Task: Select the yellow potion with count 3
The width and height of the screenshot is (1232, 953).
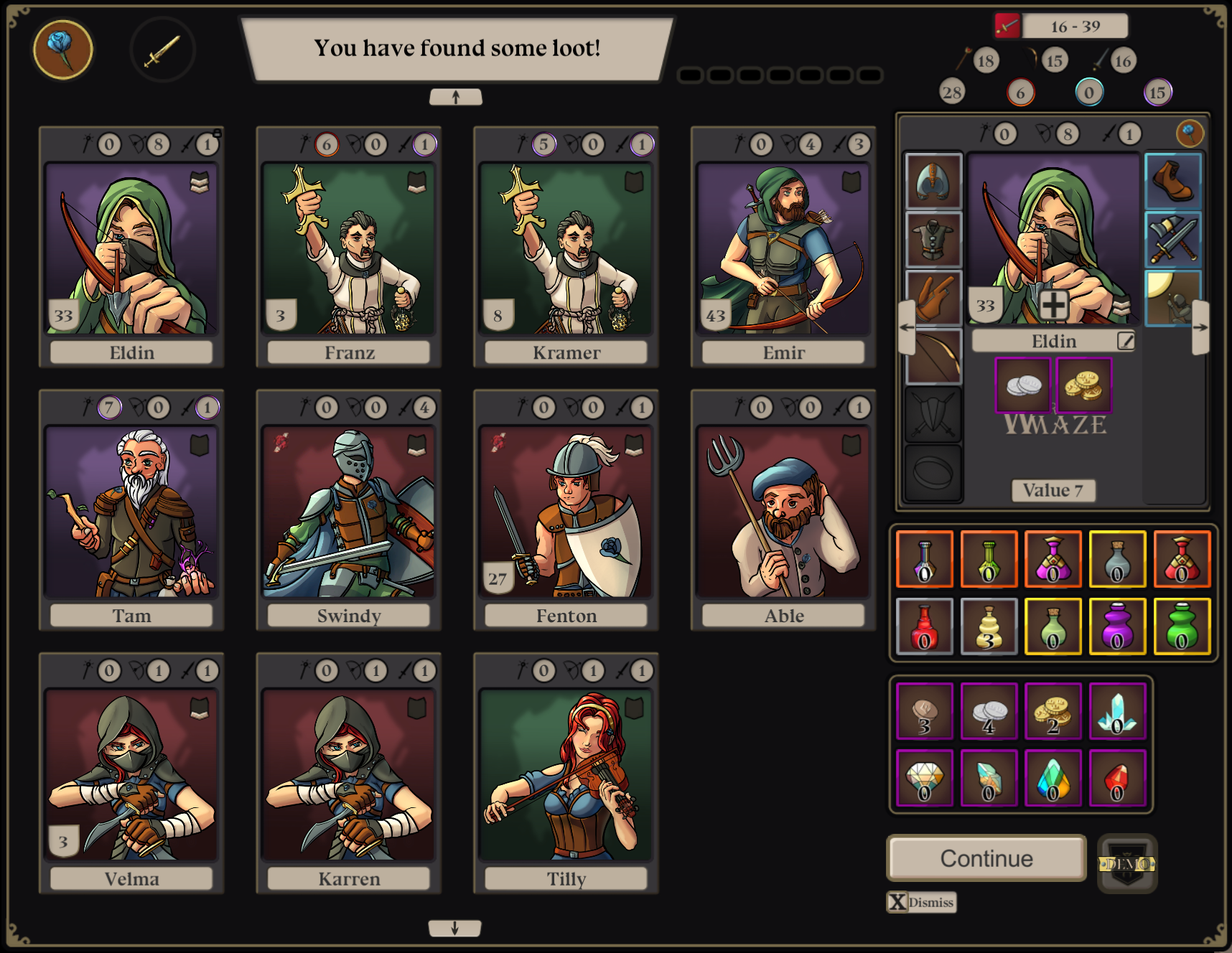Action: [989, 626]
